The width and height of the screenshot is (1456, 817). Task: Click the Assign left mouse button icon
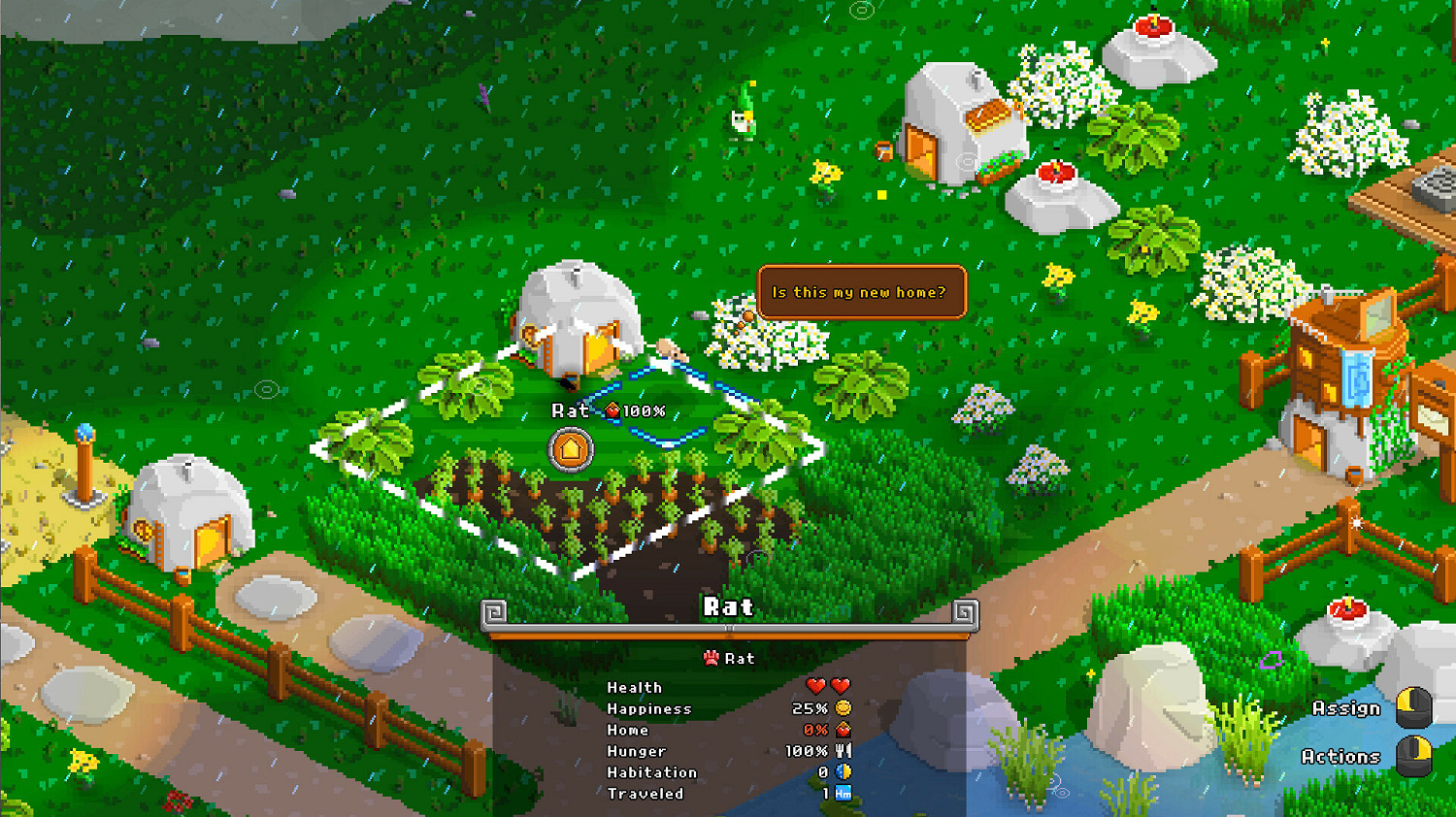tap(1415, 708)
